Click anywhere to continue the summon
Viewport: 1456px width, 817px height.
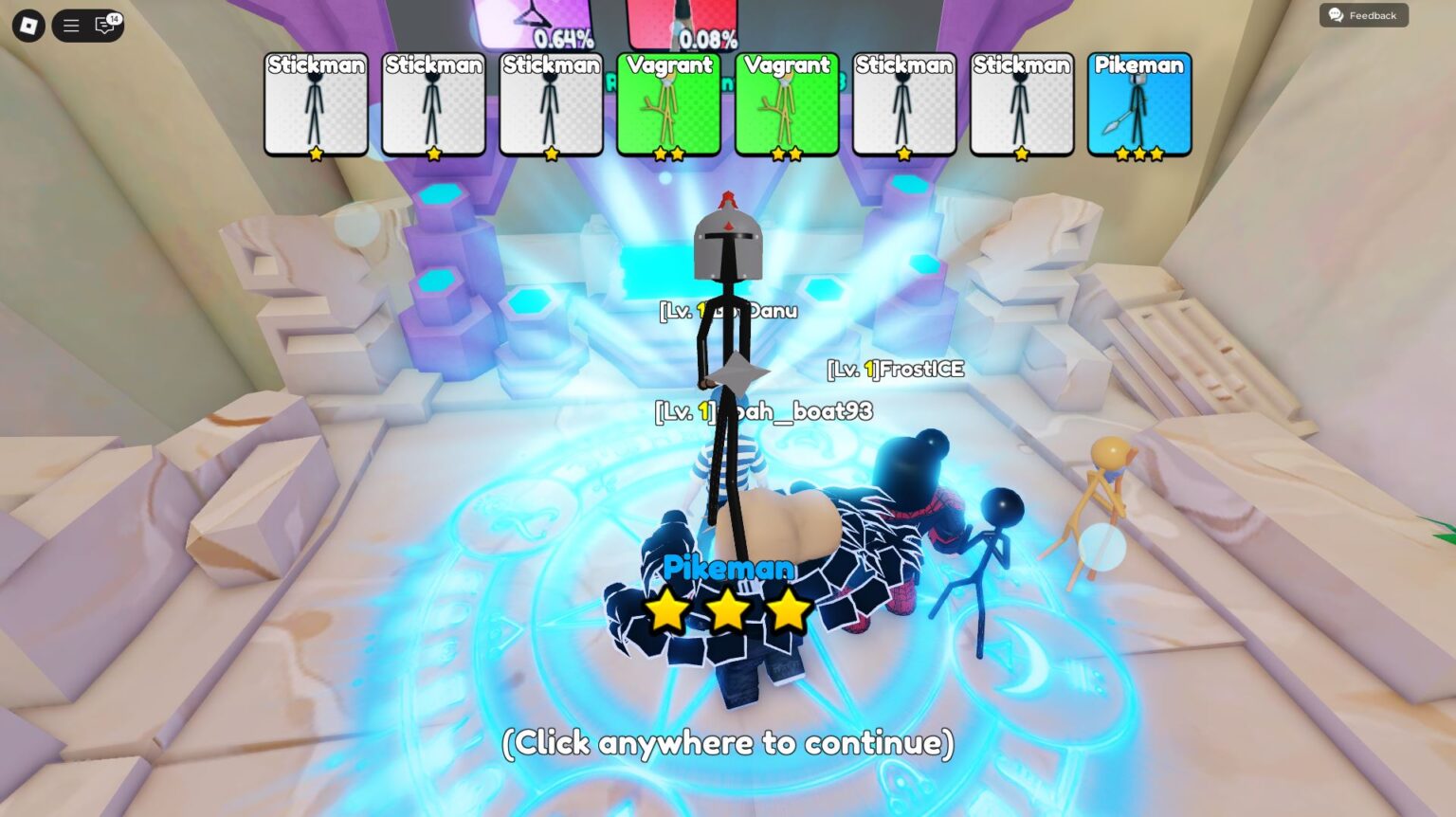(x=728, y=744)
